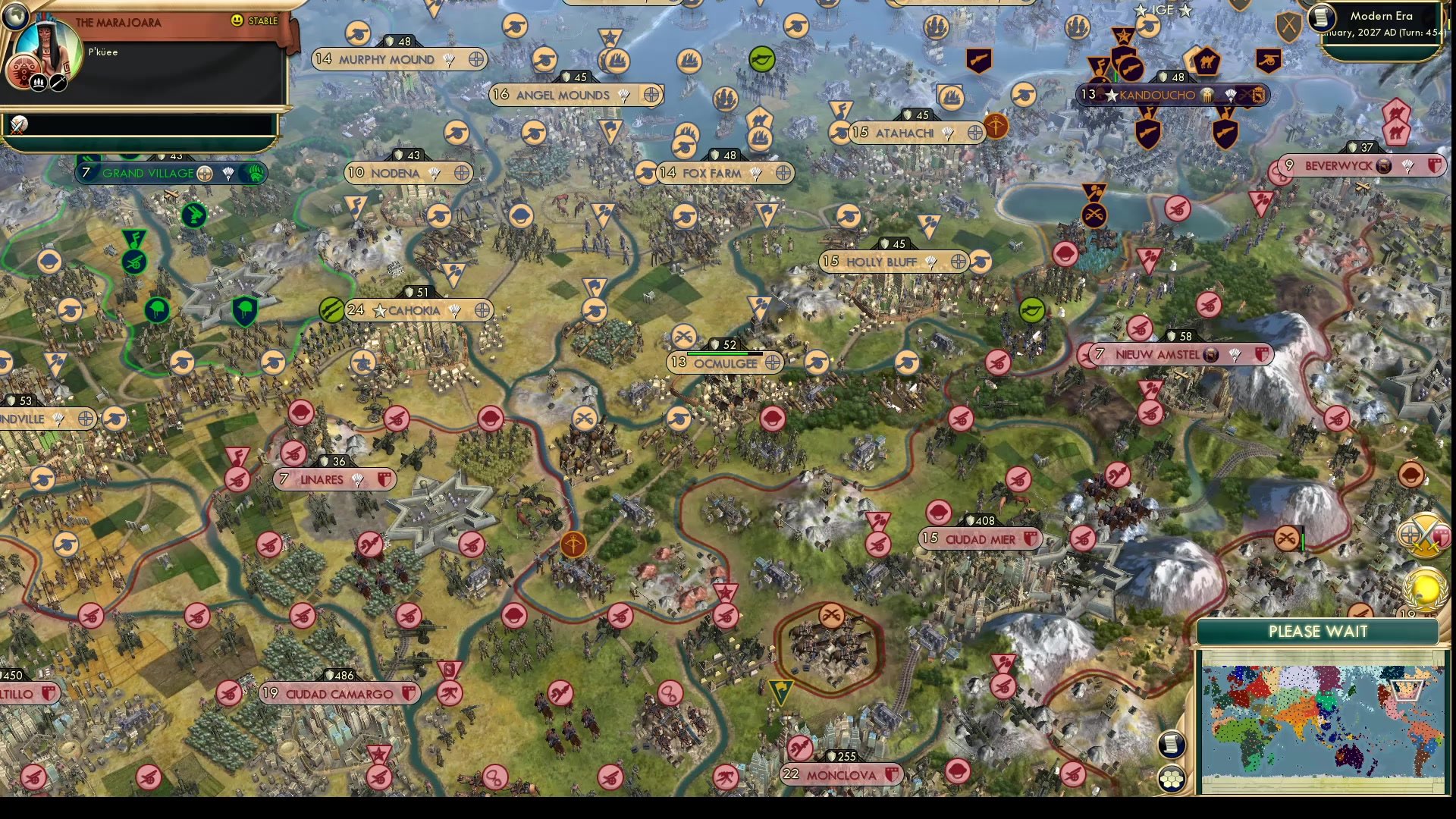
Task: Select P'küee's leader portrait
Action: click(47, 48)
